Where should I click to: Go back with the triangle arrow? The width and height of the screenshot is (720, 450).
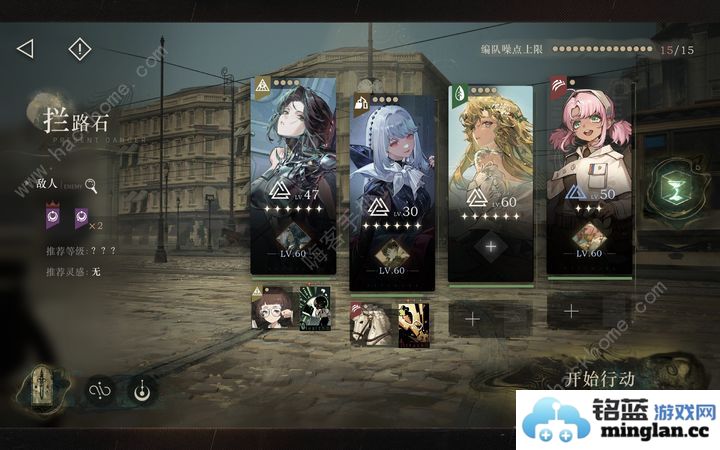pyautogui.click(x=26, y=48)
